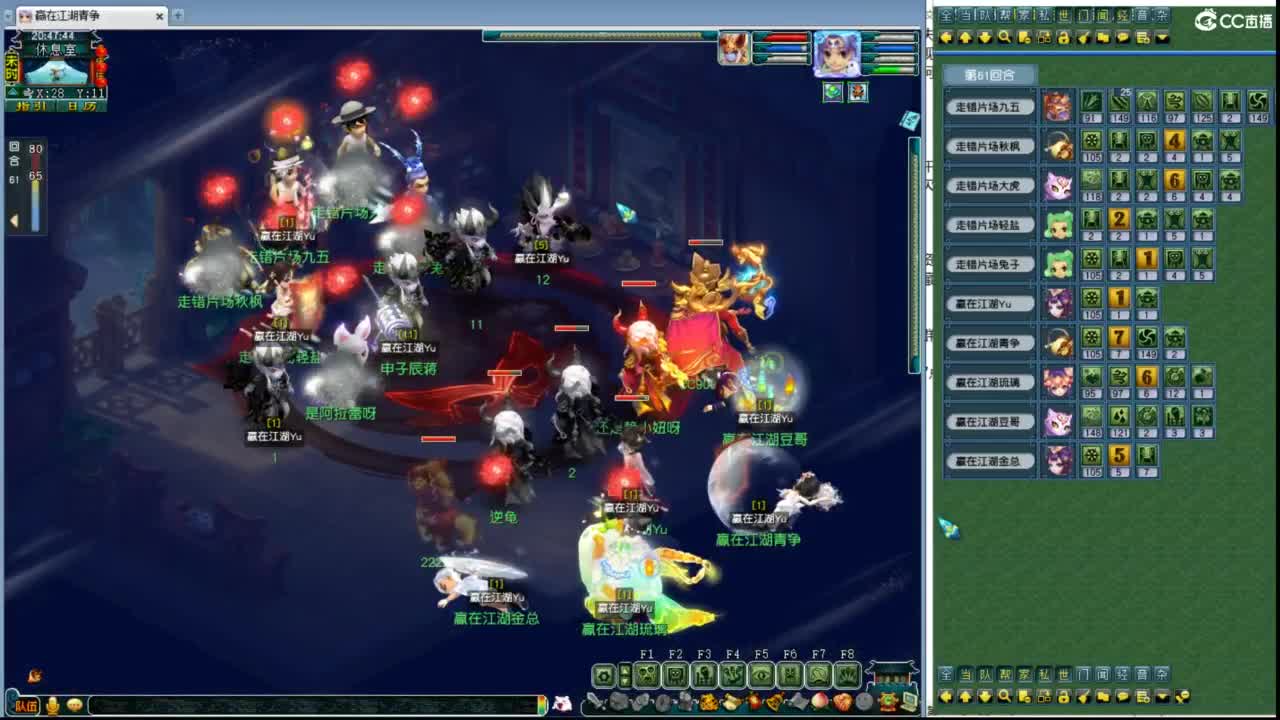Screen dimensions: 1280x720
Task: Select the F1 face skill icon
Action: coord(647,674)
